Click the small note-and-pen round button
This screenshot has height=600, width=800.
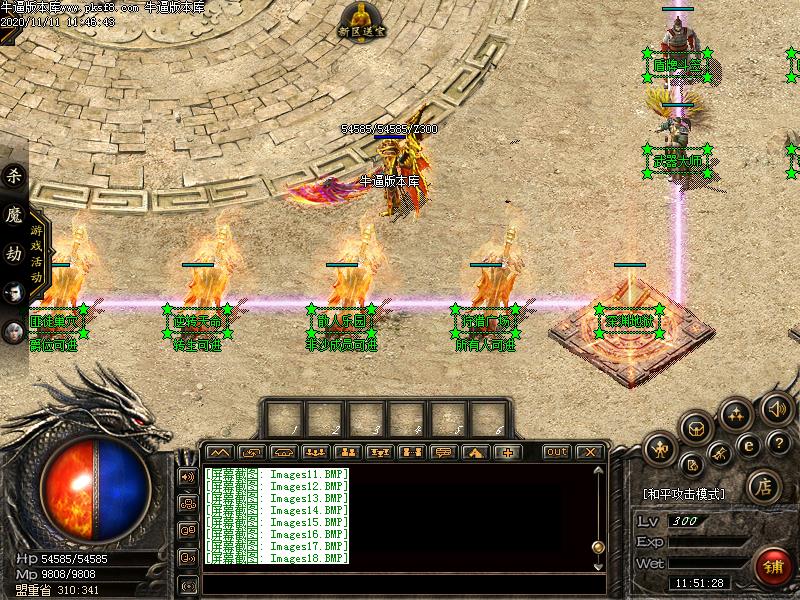[692, 464]
